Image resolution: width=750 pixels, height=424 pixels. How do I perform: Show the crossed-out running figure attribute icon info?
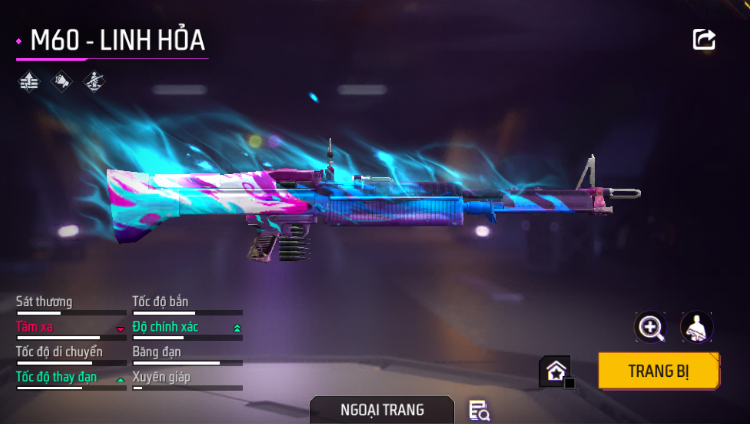[93, 81]
